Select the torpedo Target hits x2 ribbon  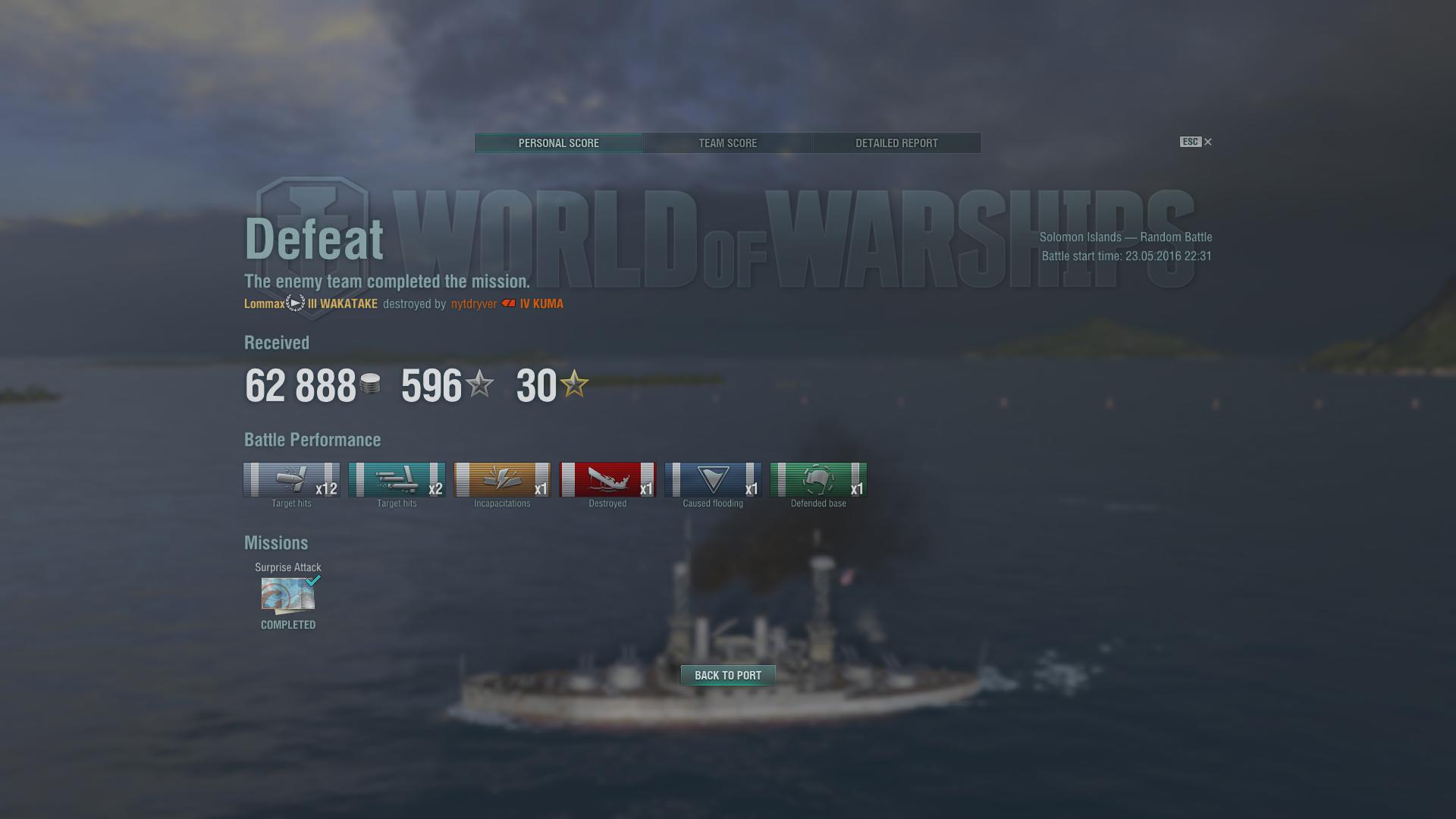397,480
